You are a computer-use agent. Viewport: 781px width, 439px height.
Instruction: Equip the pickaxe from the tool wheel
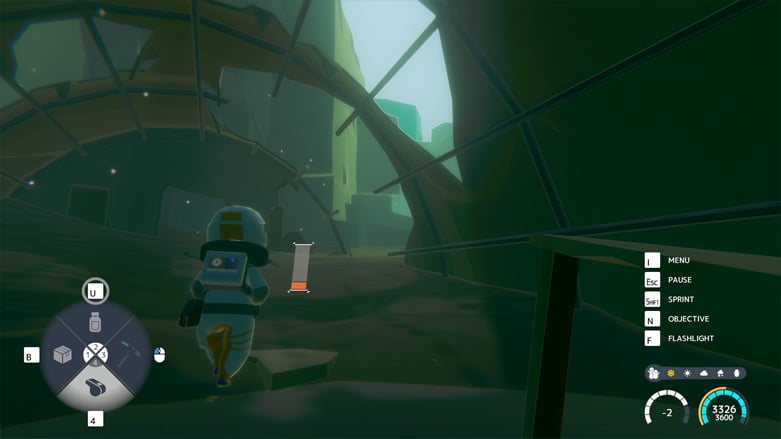[127, 354]
